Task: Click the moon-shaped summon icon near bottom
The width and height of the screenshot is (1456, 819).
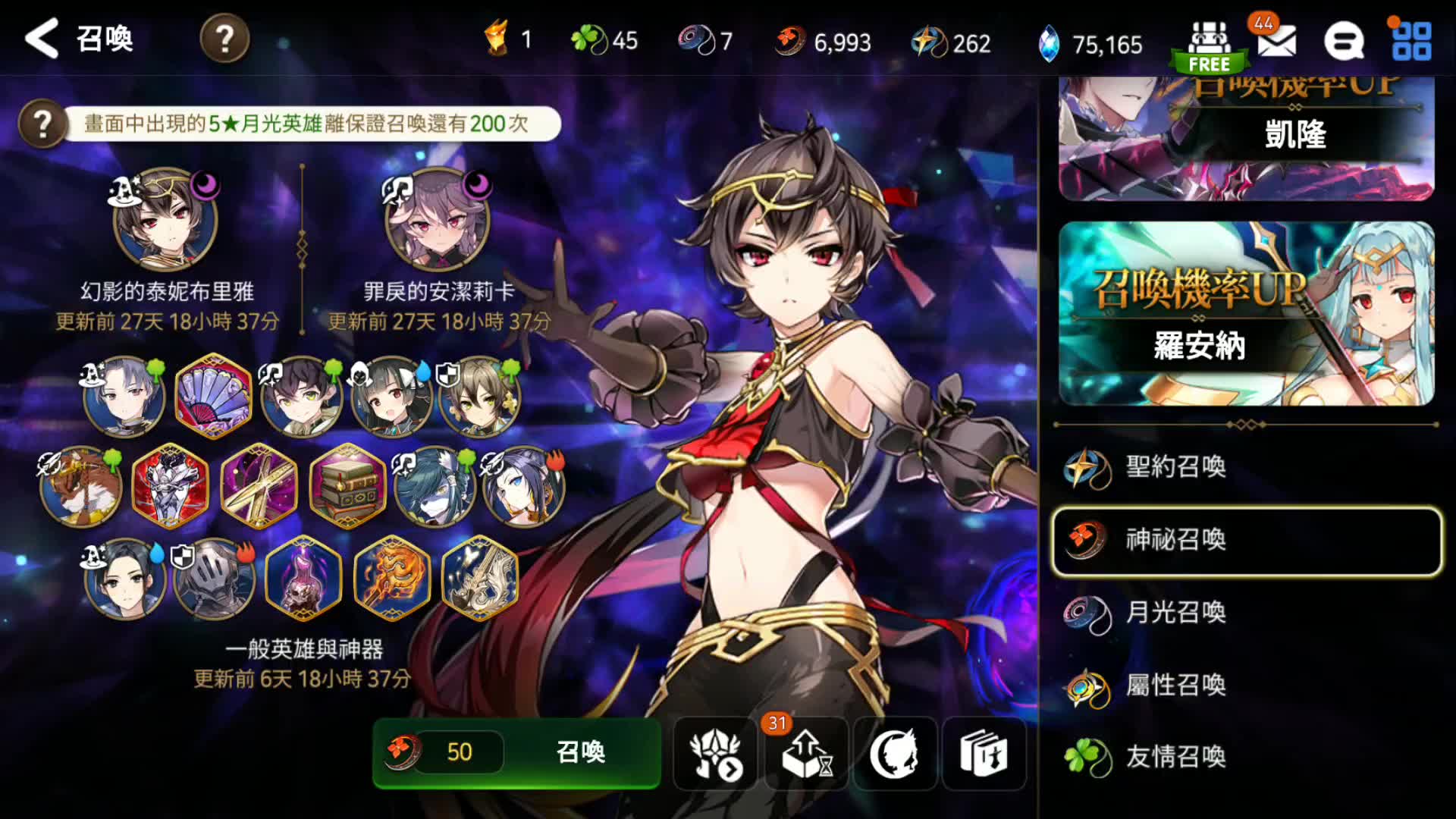Action: click(x=895, y=754)
